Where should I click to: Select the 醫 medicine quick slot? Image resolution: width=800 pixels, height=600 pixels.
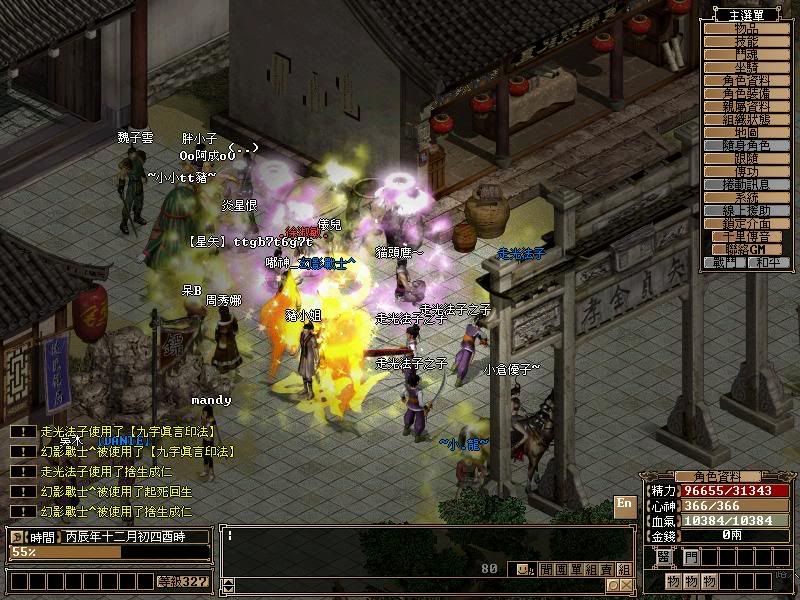point(664,556)
